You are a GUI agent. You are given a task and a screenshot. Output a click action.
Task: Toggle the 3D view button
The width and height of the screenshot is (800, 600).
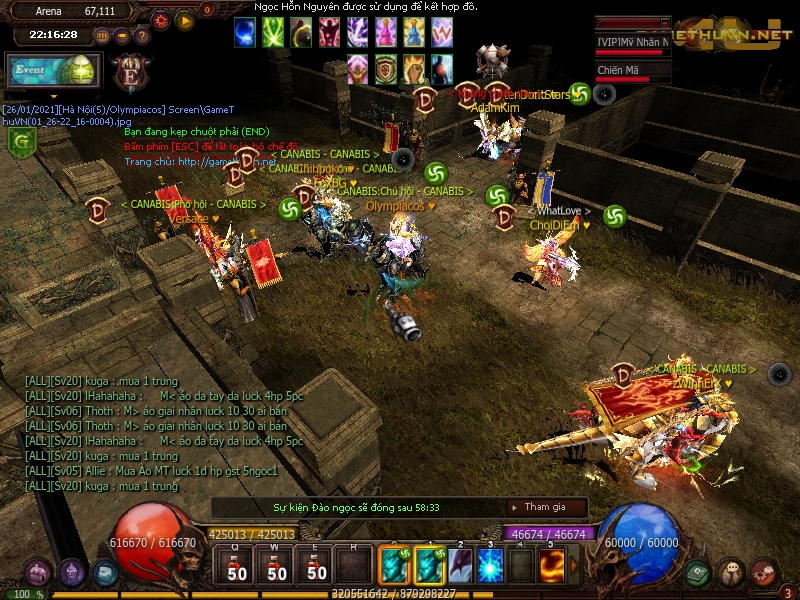102,35
